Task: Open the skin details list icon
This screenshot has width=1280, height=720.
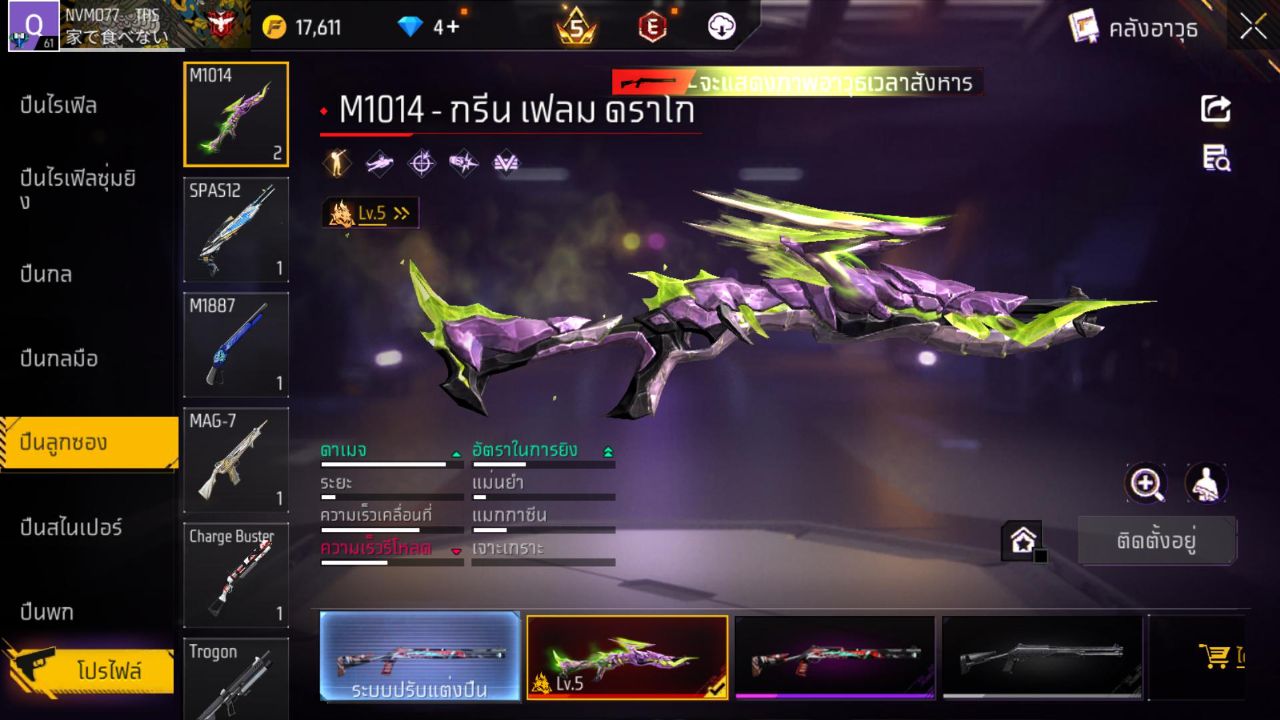Action: pos(1216,158)
